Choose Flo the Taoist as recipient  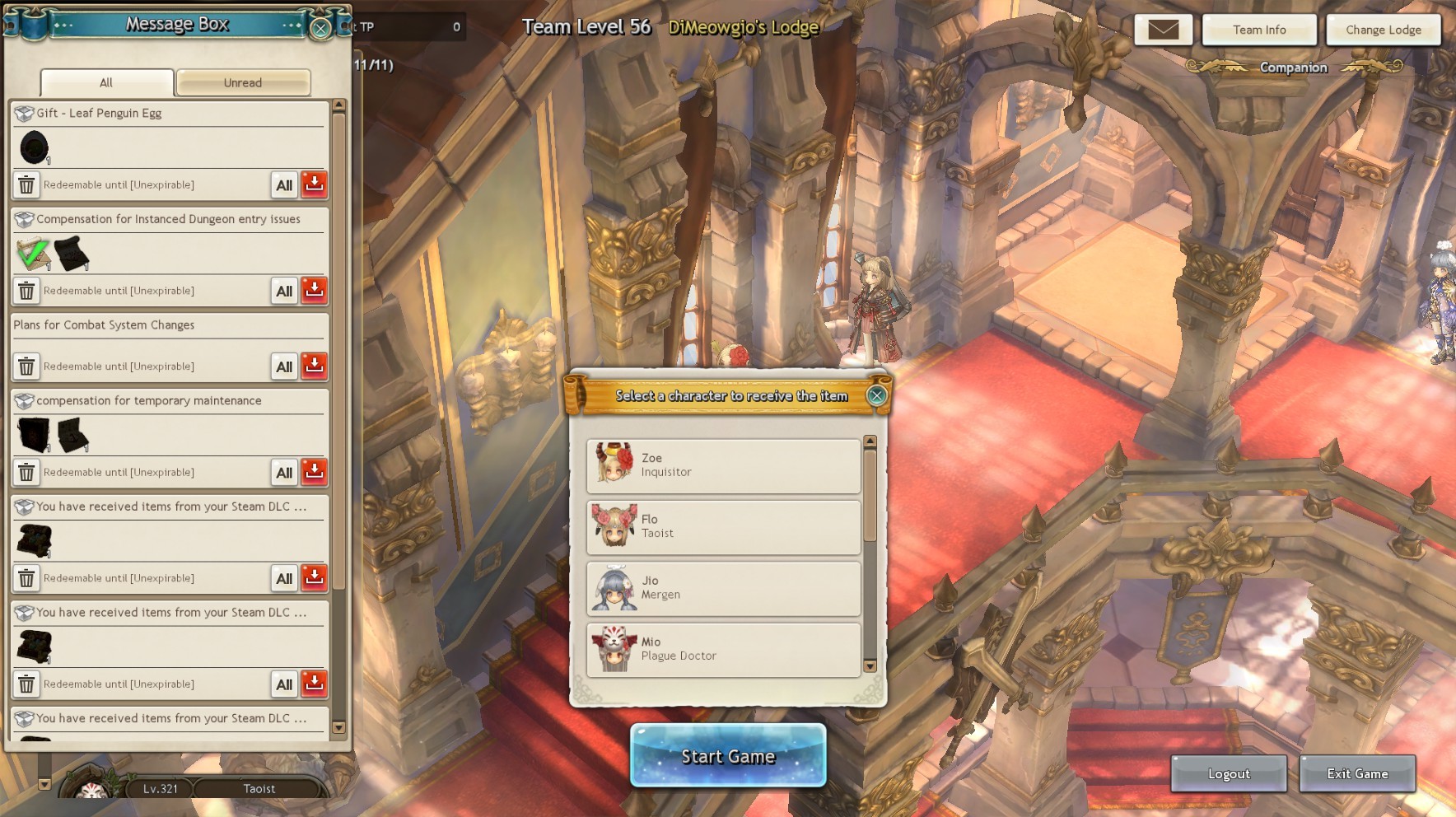(x=723, y=526)
